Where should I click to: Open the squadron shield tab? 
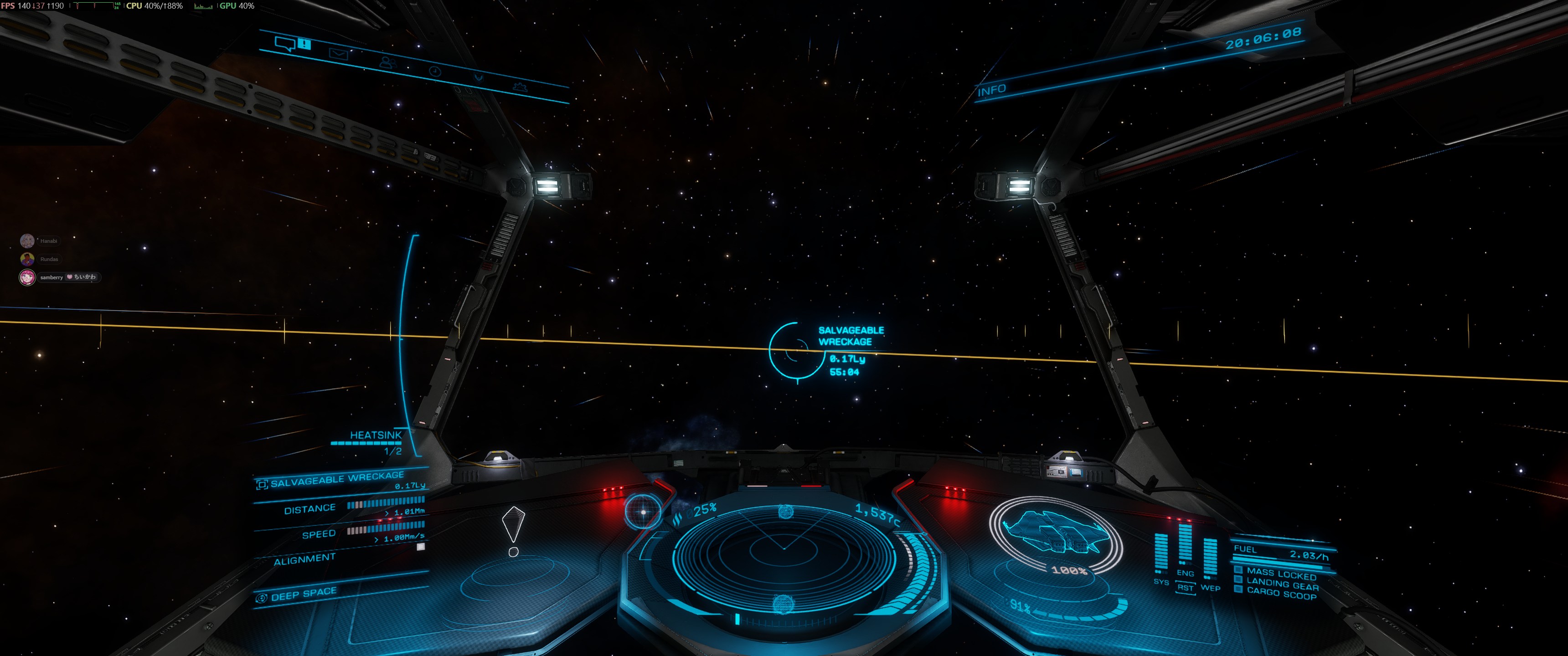point(479,78)
